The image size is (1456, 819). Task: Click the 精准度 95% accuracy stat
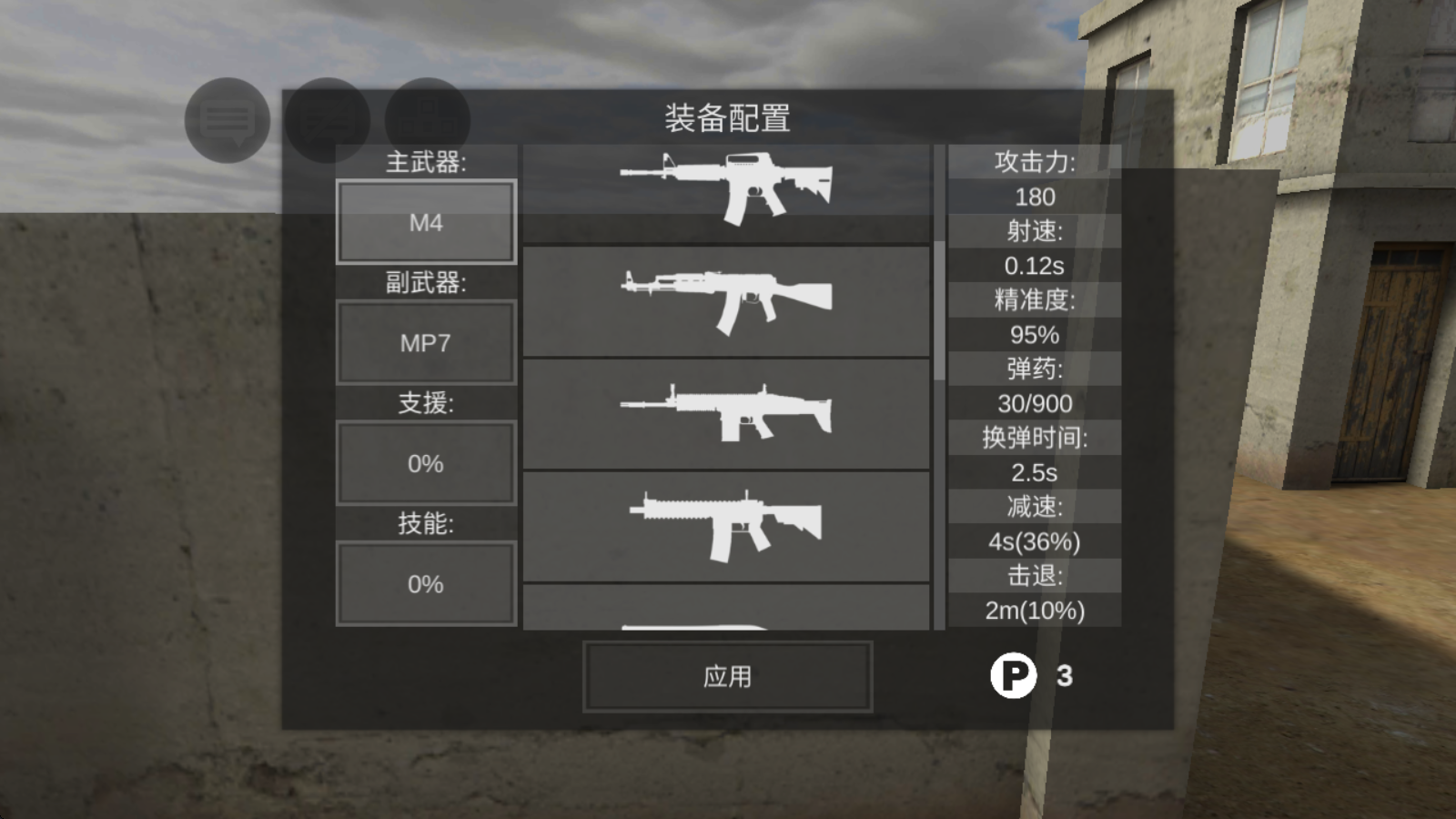pyautogui.click(x=1035, y=334)
